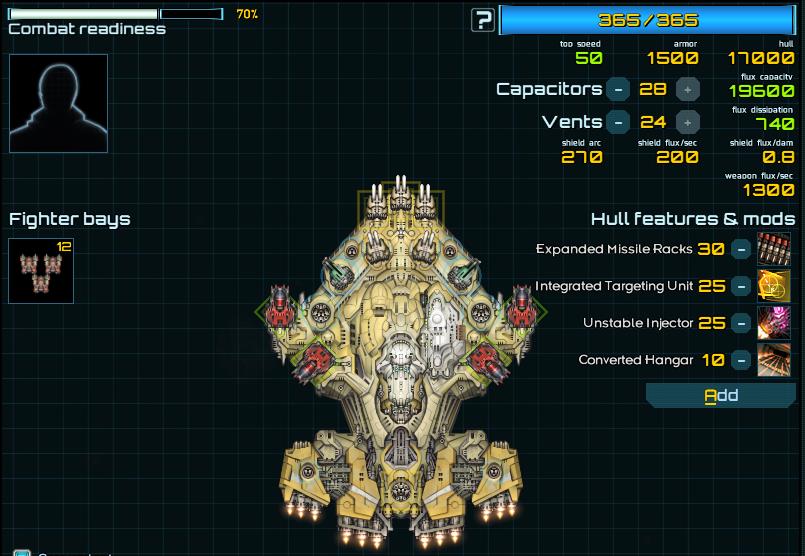Select the Integrated Targeting Unit icon
The image size is (805, 556).
[x=774, y=286]
